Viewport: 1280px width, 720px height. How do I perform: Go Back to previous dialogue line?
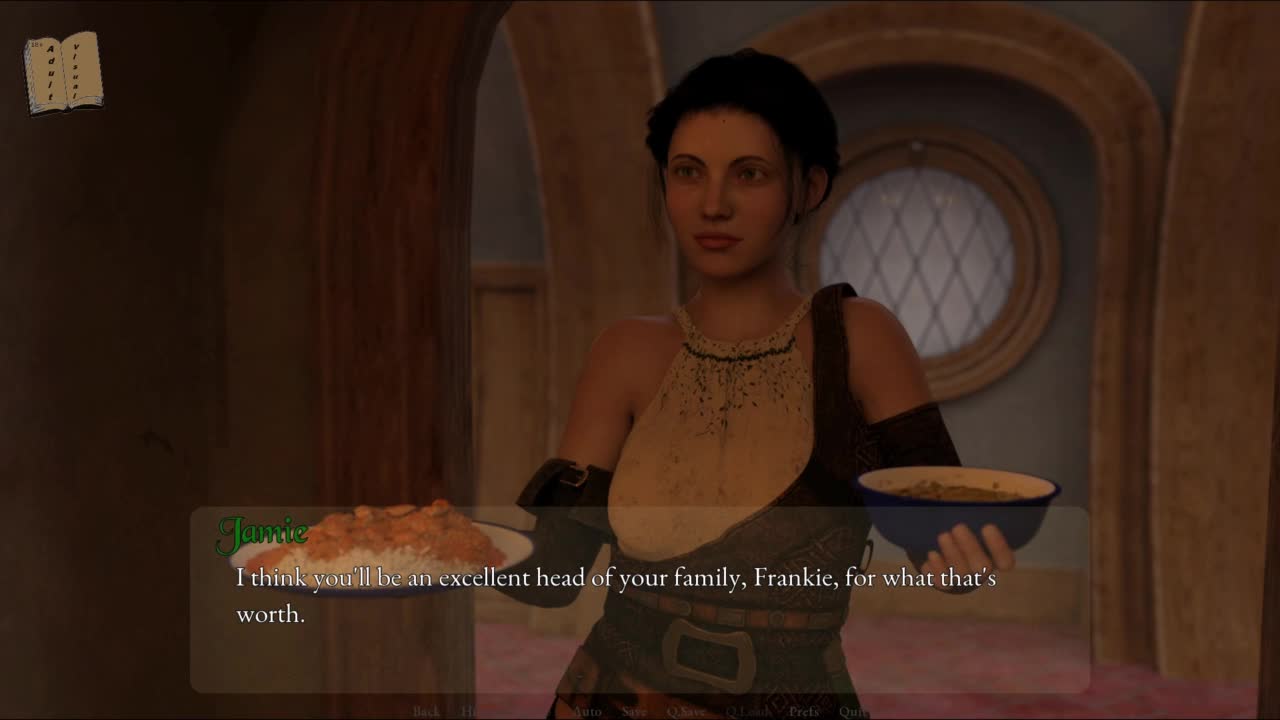coord(426,712)
